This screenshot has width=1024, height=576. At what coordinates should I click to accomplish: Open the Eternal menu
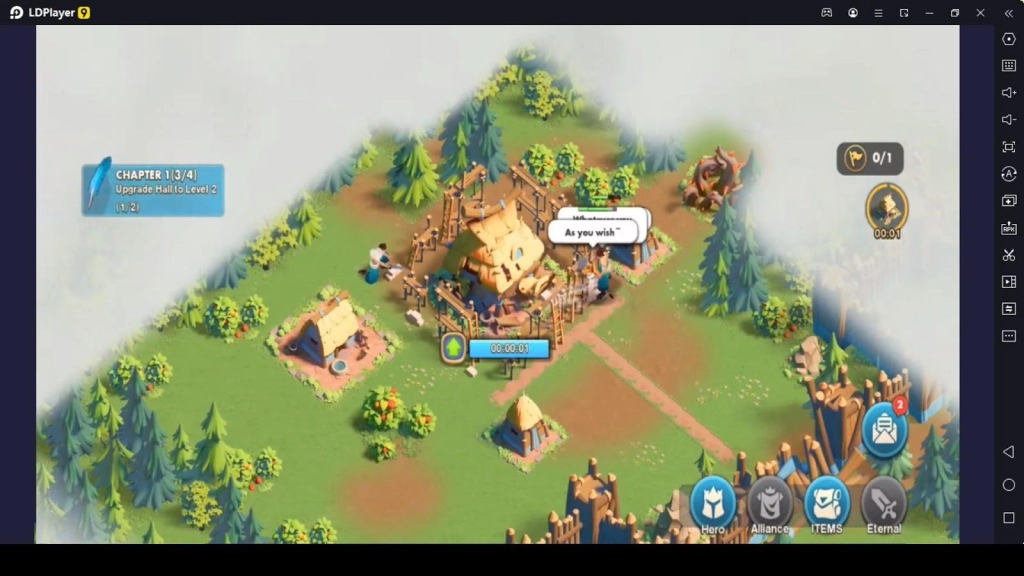884,505
